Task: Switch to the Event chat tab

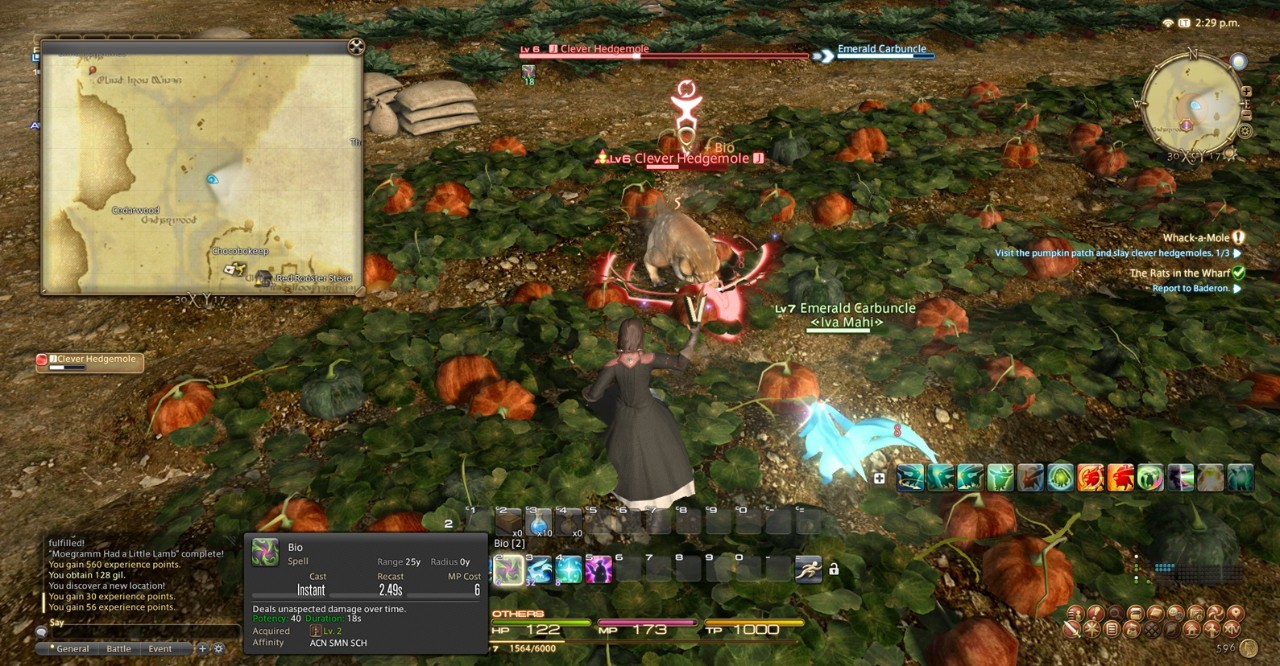Action: [x=160, y=648]
